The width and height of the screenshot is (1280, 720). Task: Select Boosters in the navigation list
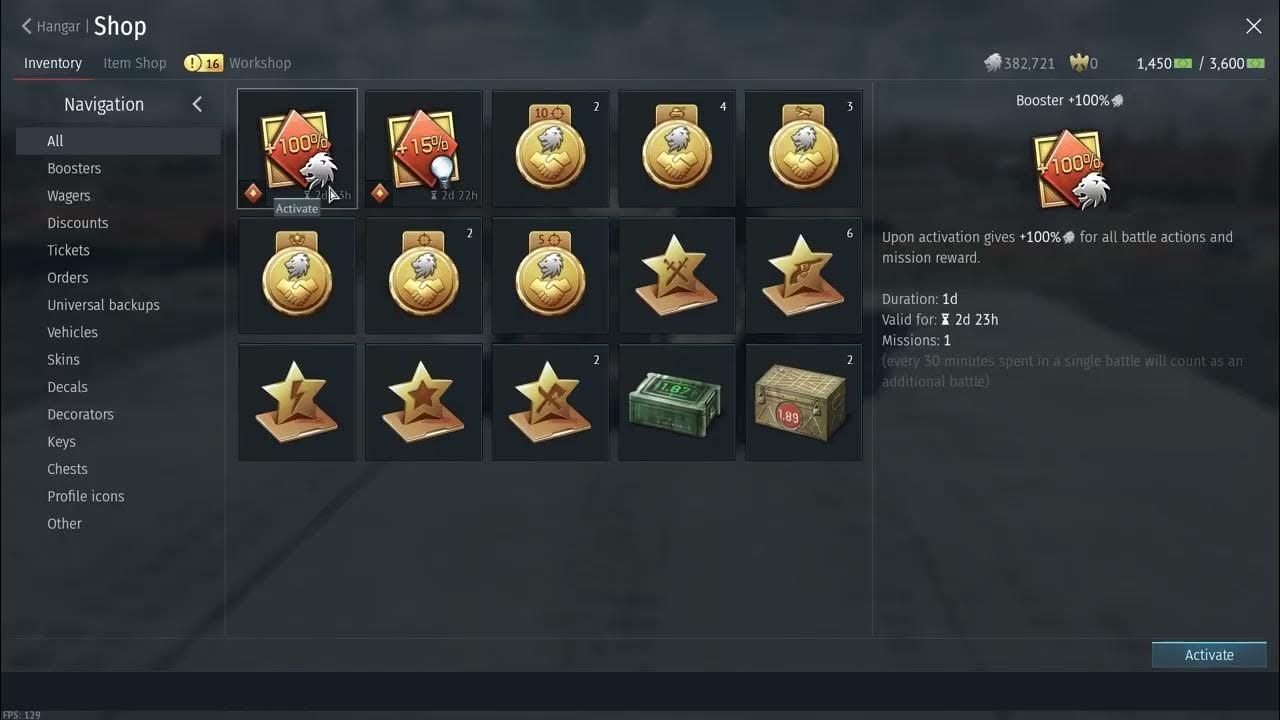coord(74,168)
